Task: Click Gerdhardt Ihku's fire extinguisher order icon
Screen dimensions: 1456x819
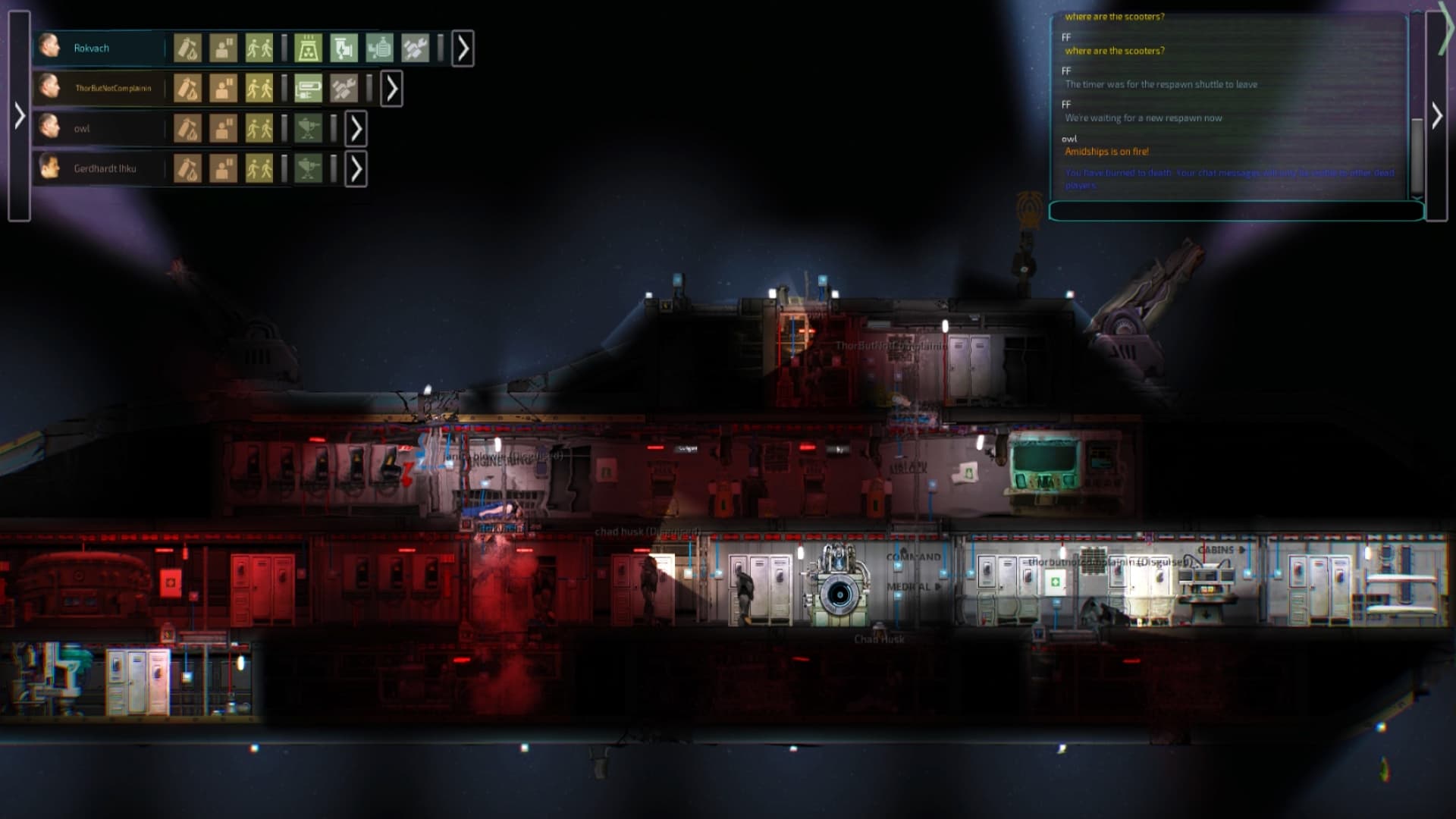Action: point(187,168)
